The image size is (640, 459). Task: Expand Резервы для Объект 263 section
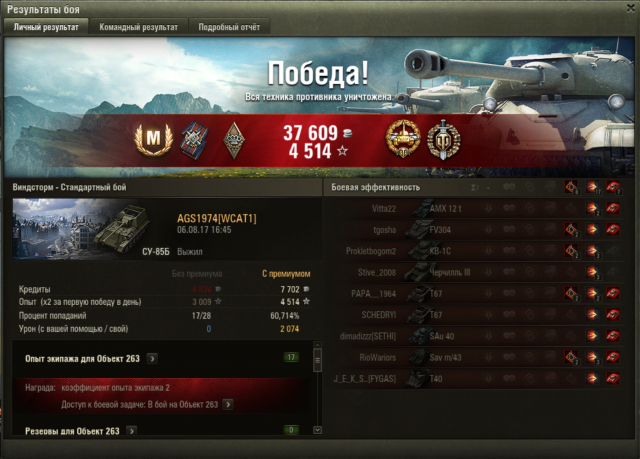(x=131, y=431)
